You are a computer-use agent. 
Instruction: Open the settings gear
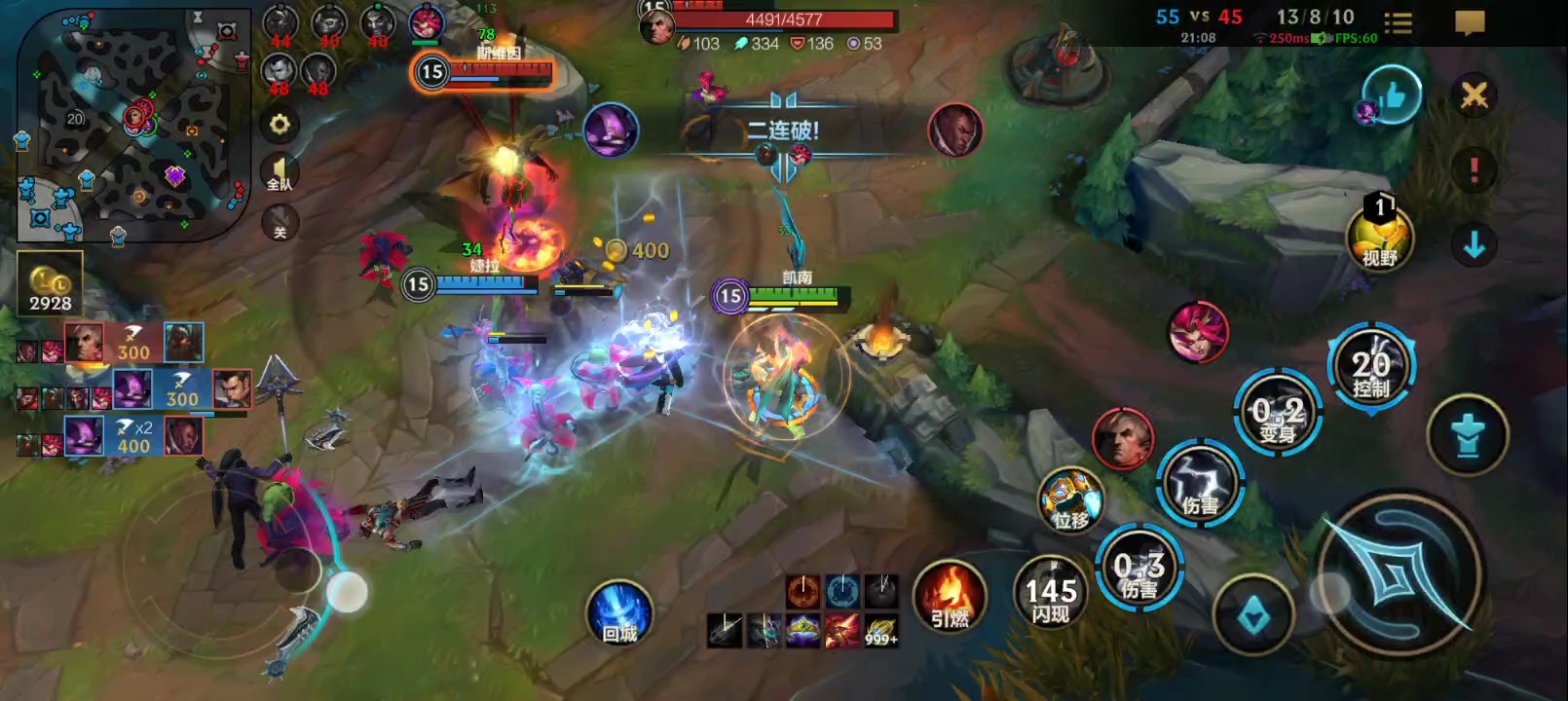(280, 125)
